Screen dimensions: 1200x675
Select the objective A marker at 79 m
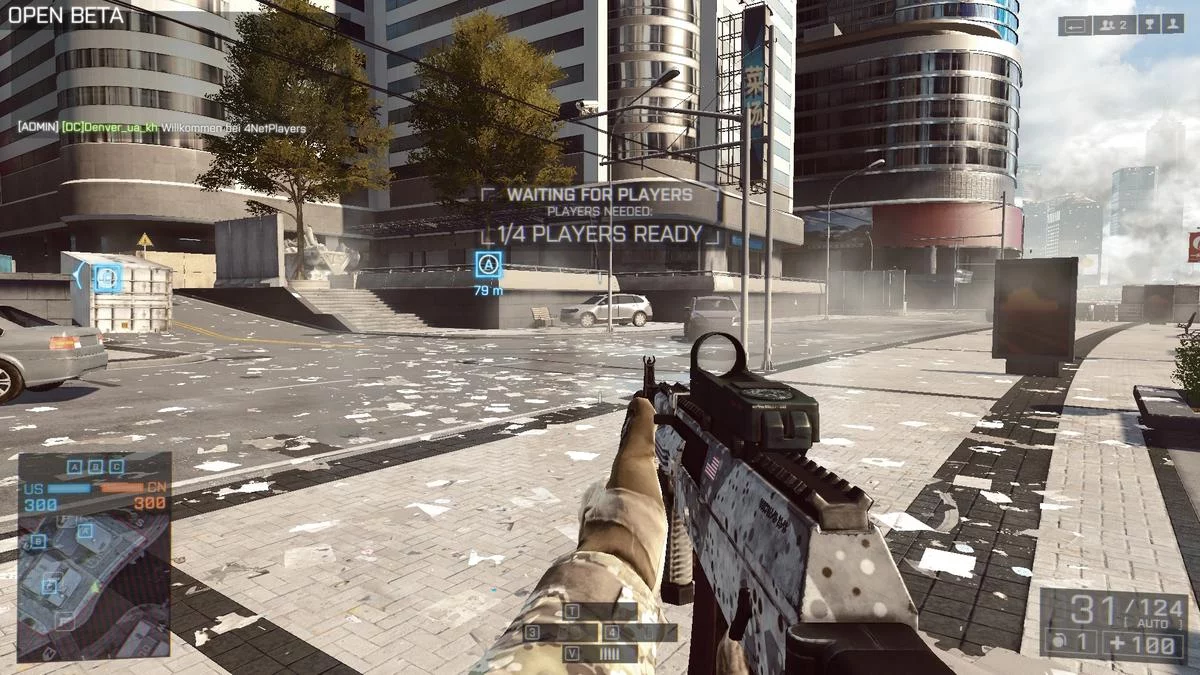click(x=489, y=265)
